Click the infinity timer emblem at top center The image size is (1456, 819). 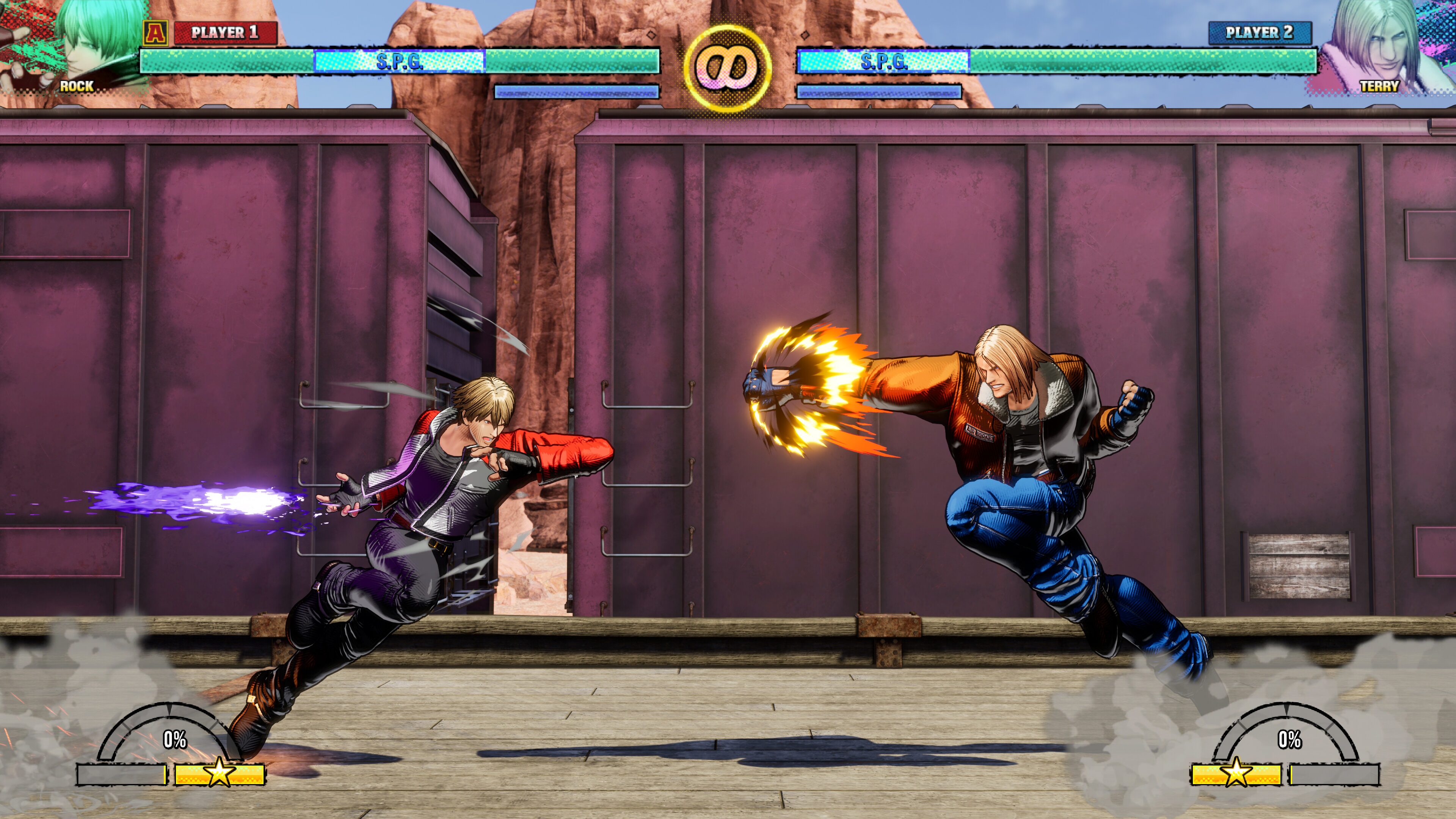tap(727, 67)
